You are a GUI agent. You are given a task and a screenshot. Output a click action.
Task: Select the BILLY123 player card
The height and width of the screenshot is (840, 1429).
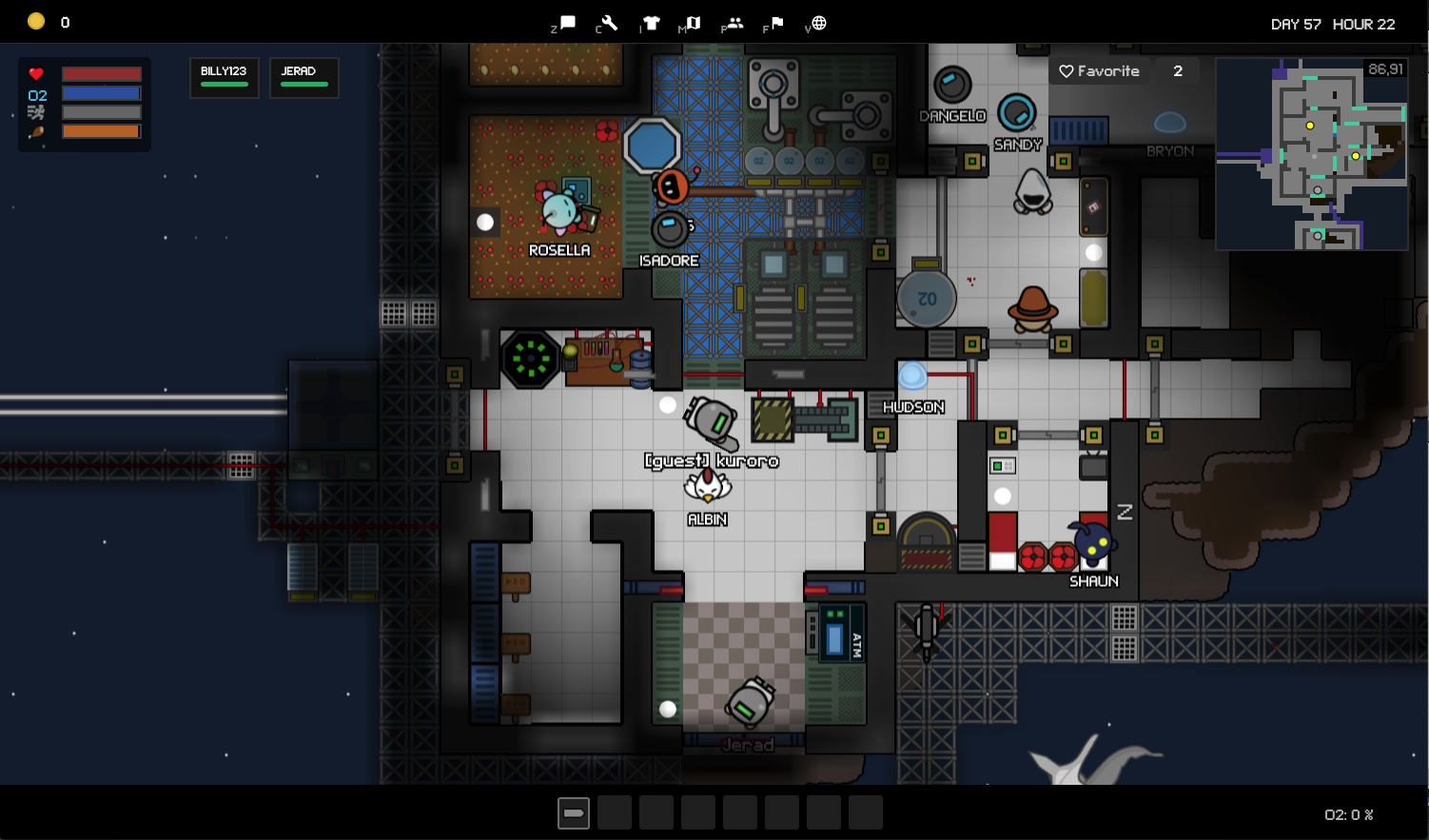point(224,77)
